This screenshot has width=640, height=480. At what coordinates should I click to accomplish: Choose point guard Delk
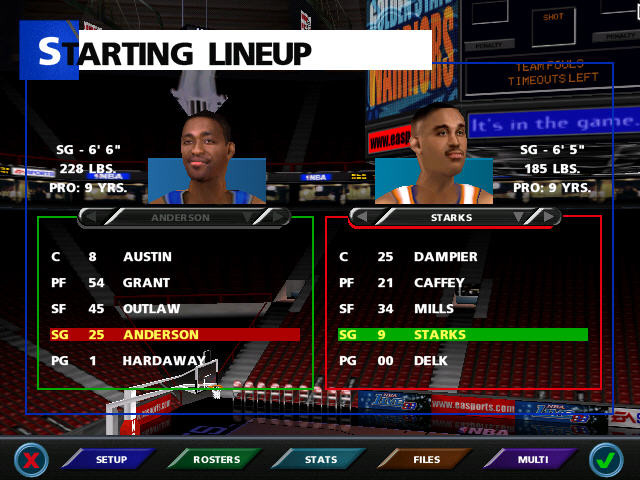pyautogui.click(x=430, y=360)
